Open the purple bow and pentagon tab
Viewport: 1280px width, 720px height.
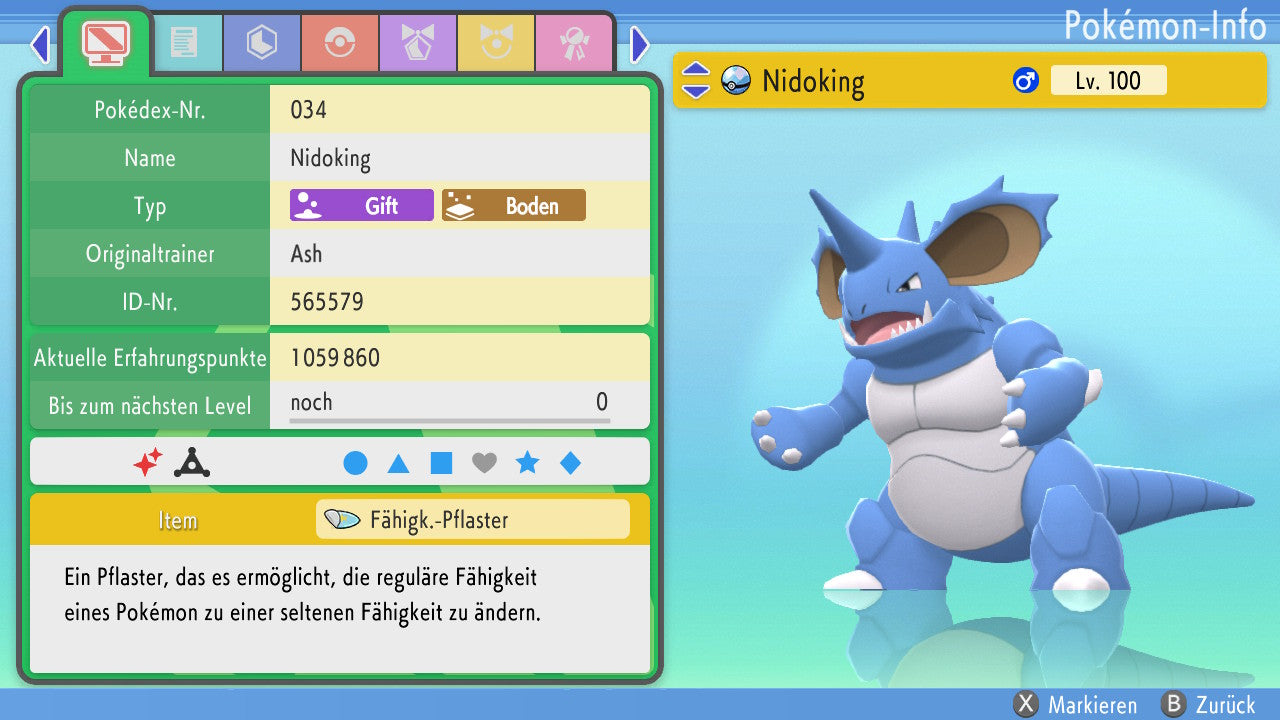coord(417,43)
